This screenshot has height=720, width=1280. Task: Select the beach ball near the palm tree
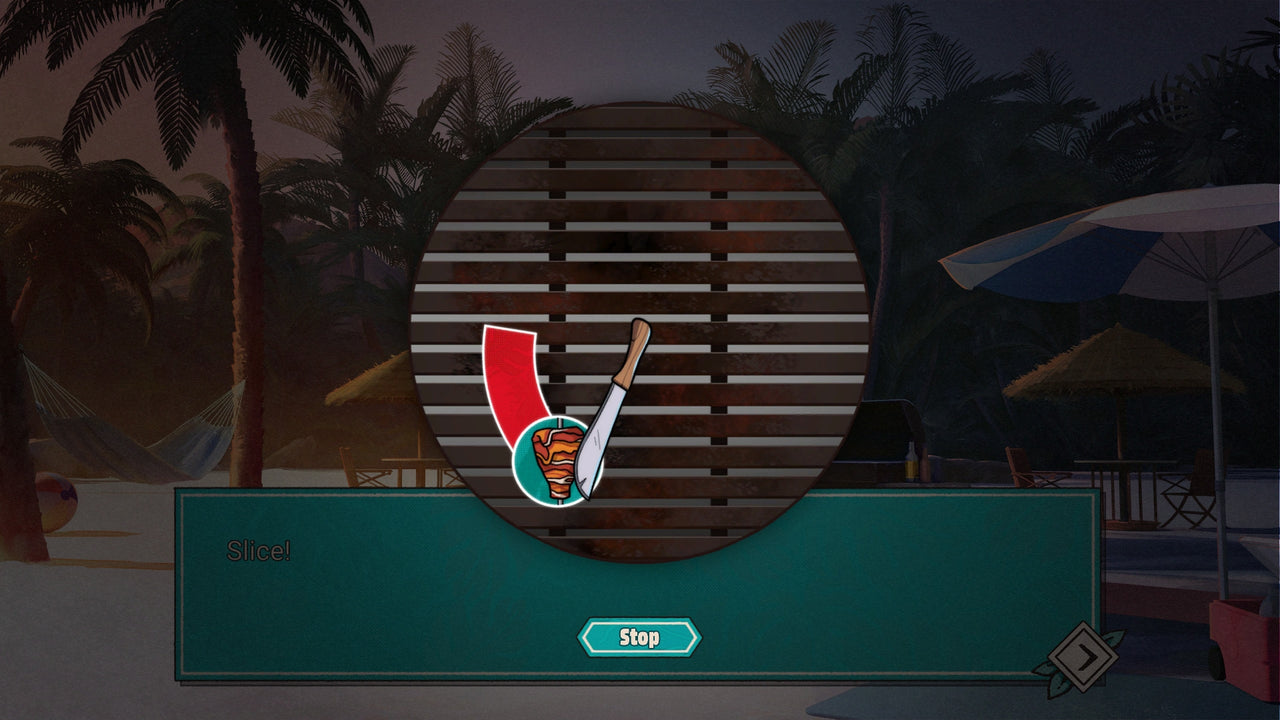coord(53,498)
